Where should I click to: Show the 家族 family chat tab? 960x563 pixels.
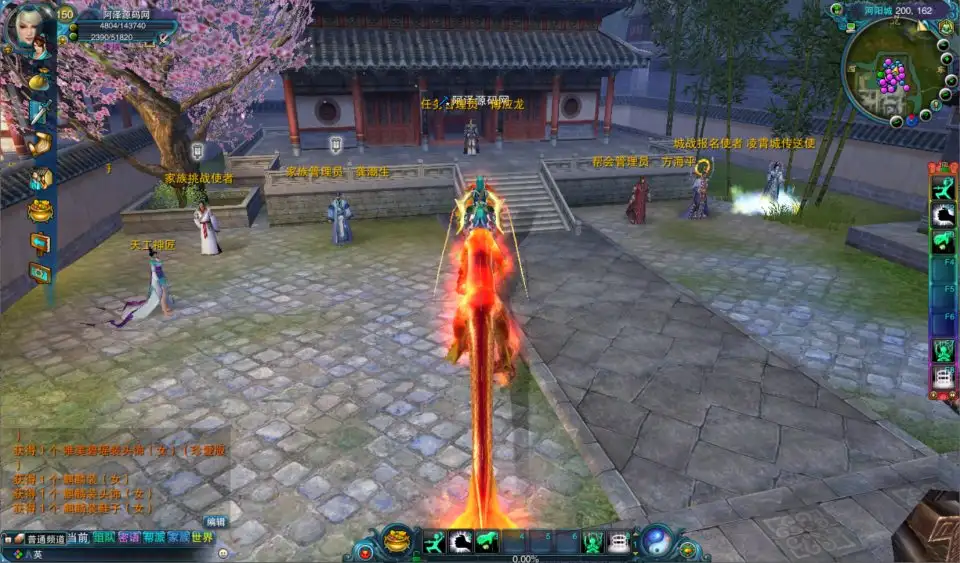coord(178,538)
